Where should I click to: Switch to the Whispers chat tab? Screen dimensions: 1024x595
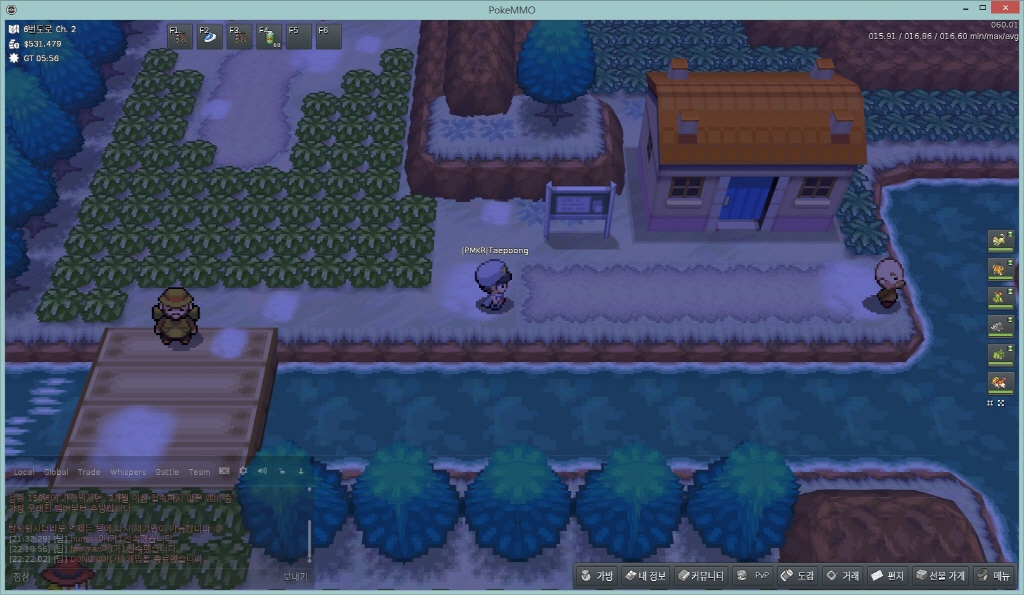[x=127, y=472]
